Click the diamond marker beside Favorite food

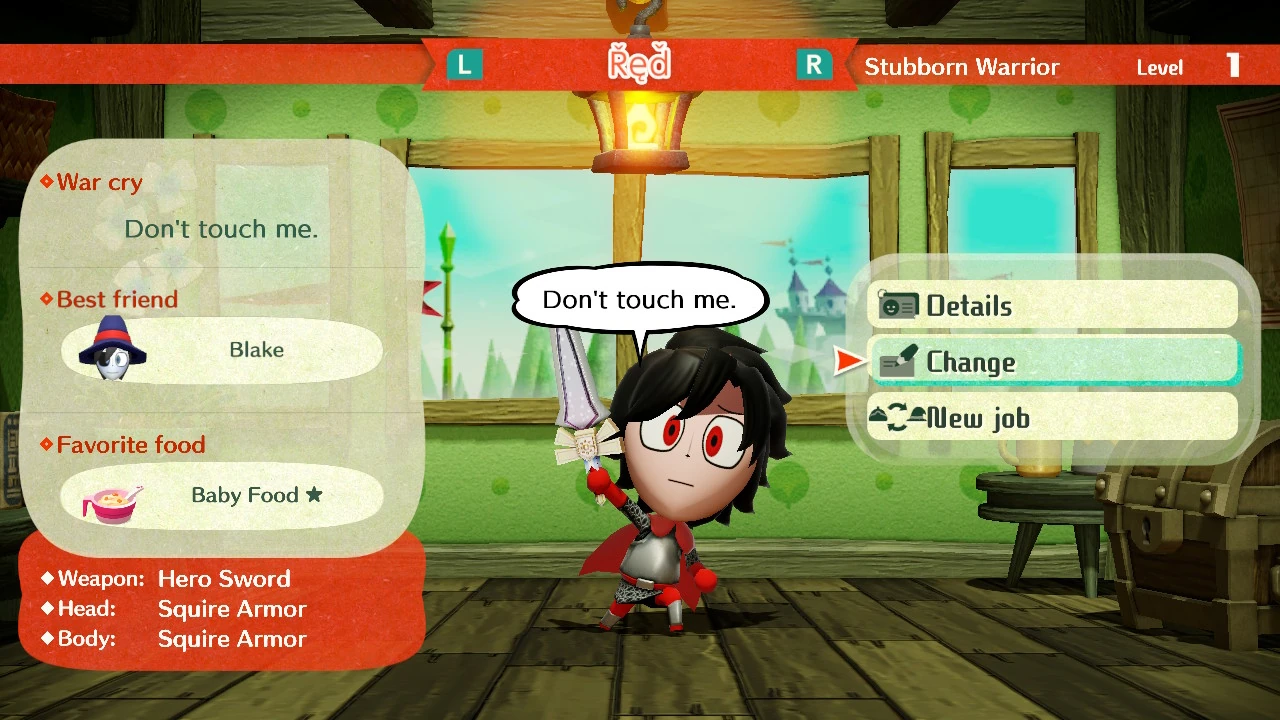pyautogui.click(x=47, y=444)
